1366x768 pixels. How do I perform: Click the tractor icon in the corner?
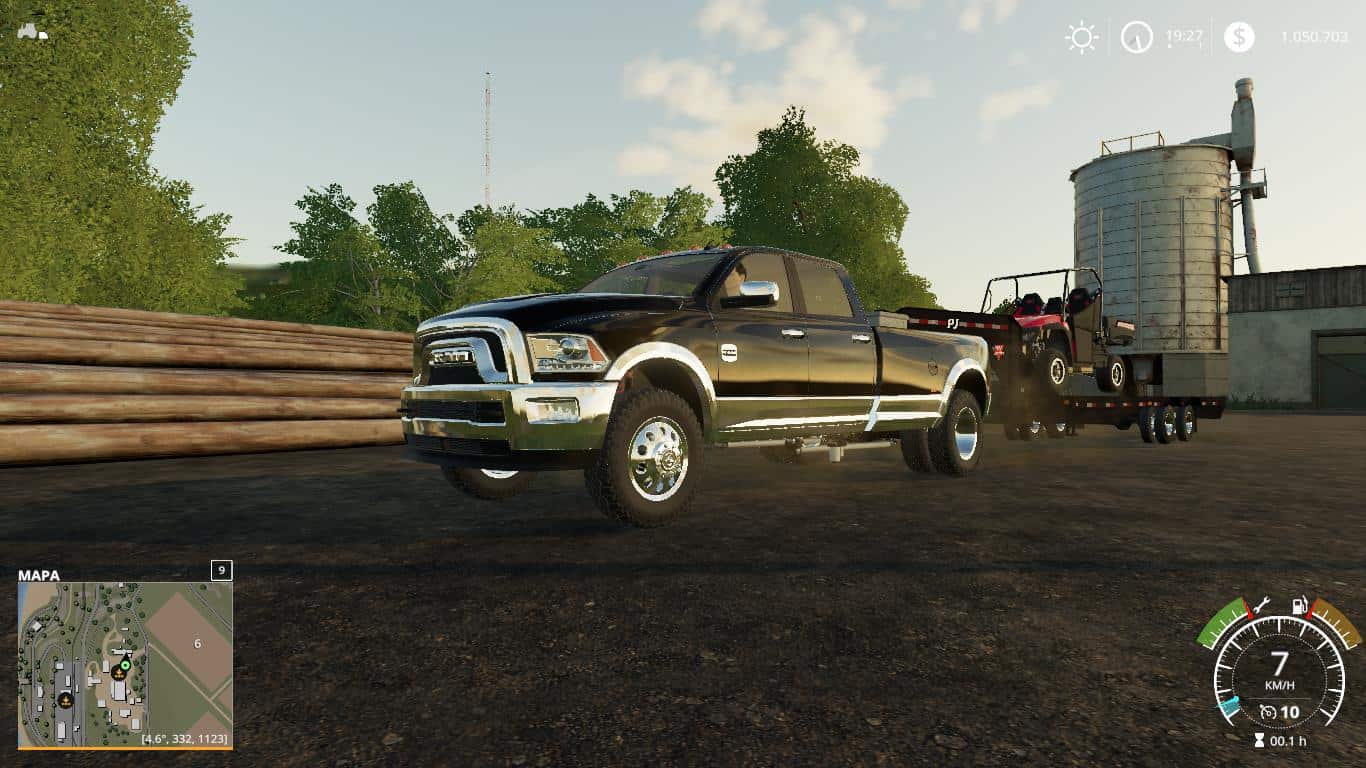click(x=32, y=31)
